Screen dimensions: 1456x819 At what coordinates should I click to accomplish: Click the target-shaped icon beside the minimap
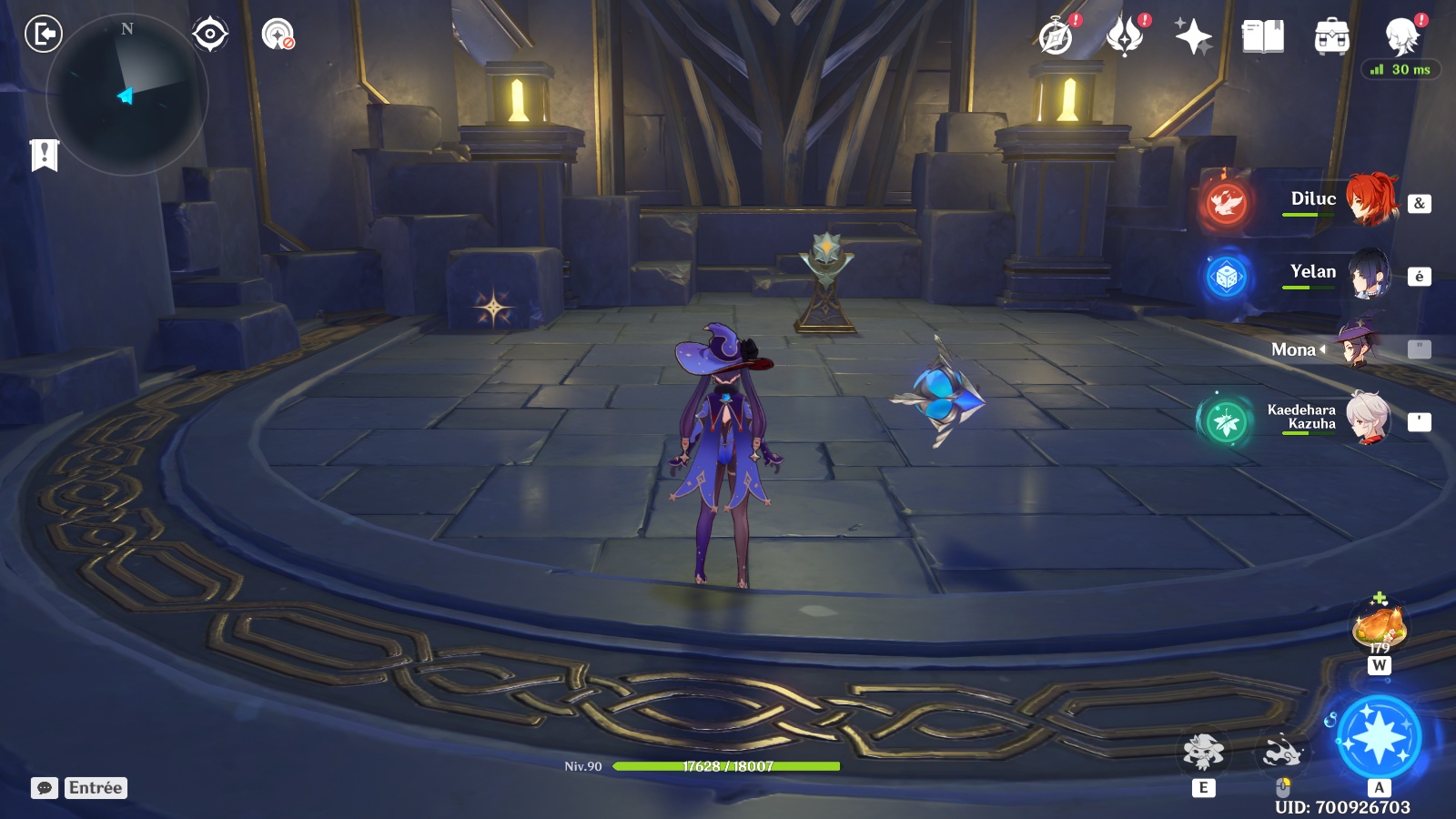click(x=209, y=35)
